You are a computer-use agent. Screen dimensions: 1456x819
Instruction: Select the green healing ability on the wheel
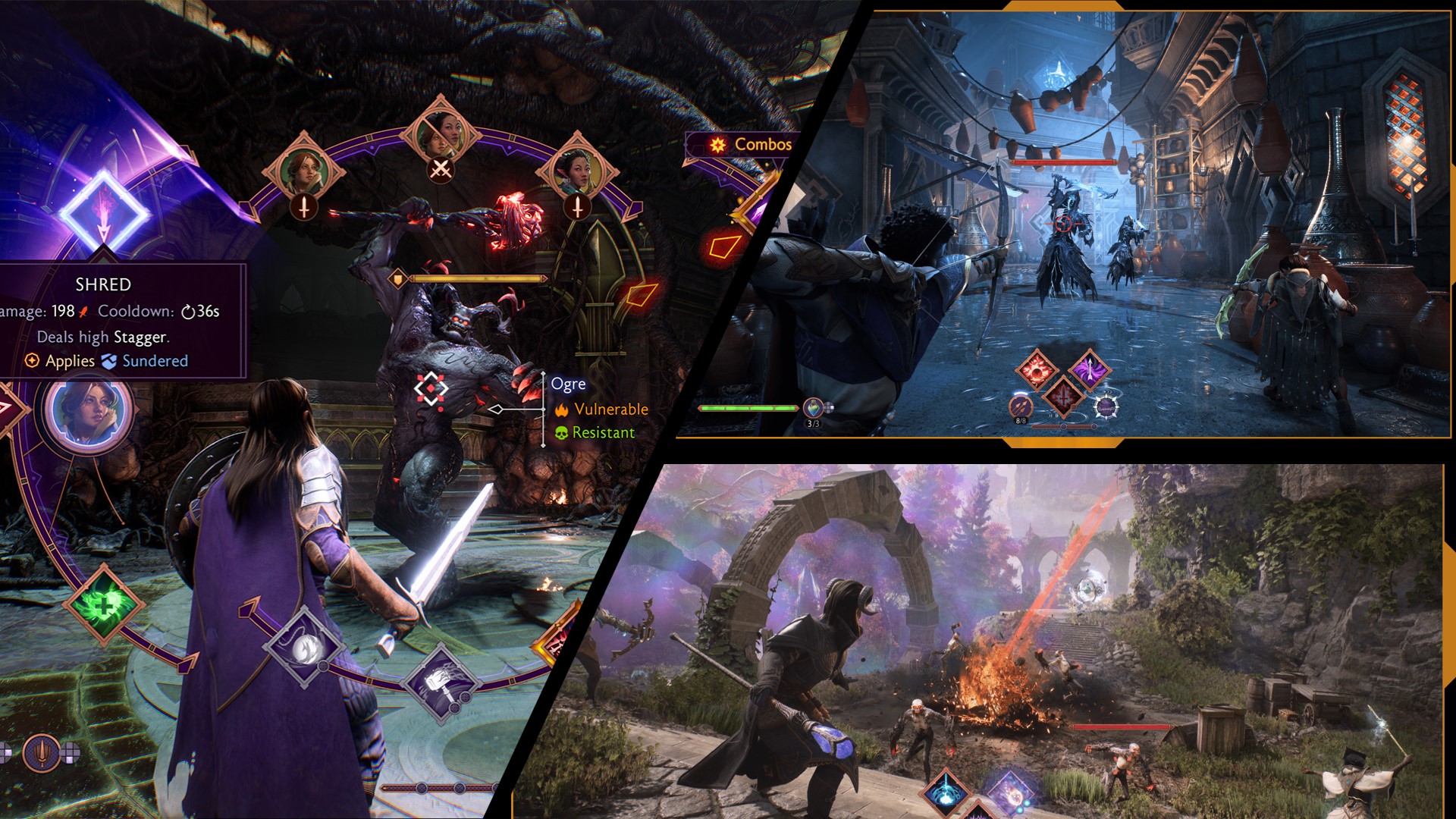104,605
